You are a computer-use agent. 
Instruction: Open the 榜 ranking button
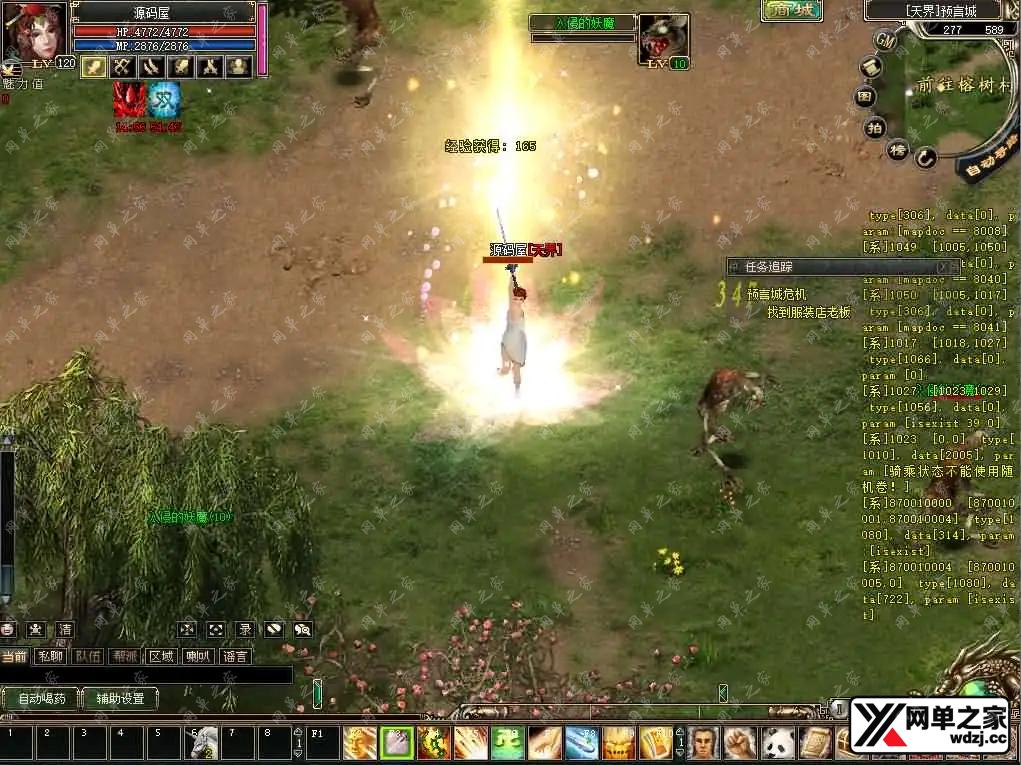pos(898,149)
